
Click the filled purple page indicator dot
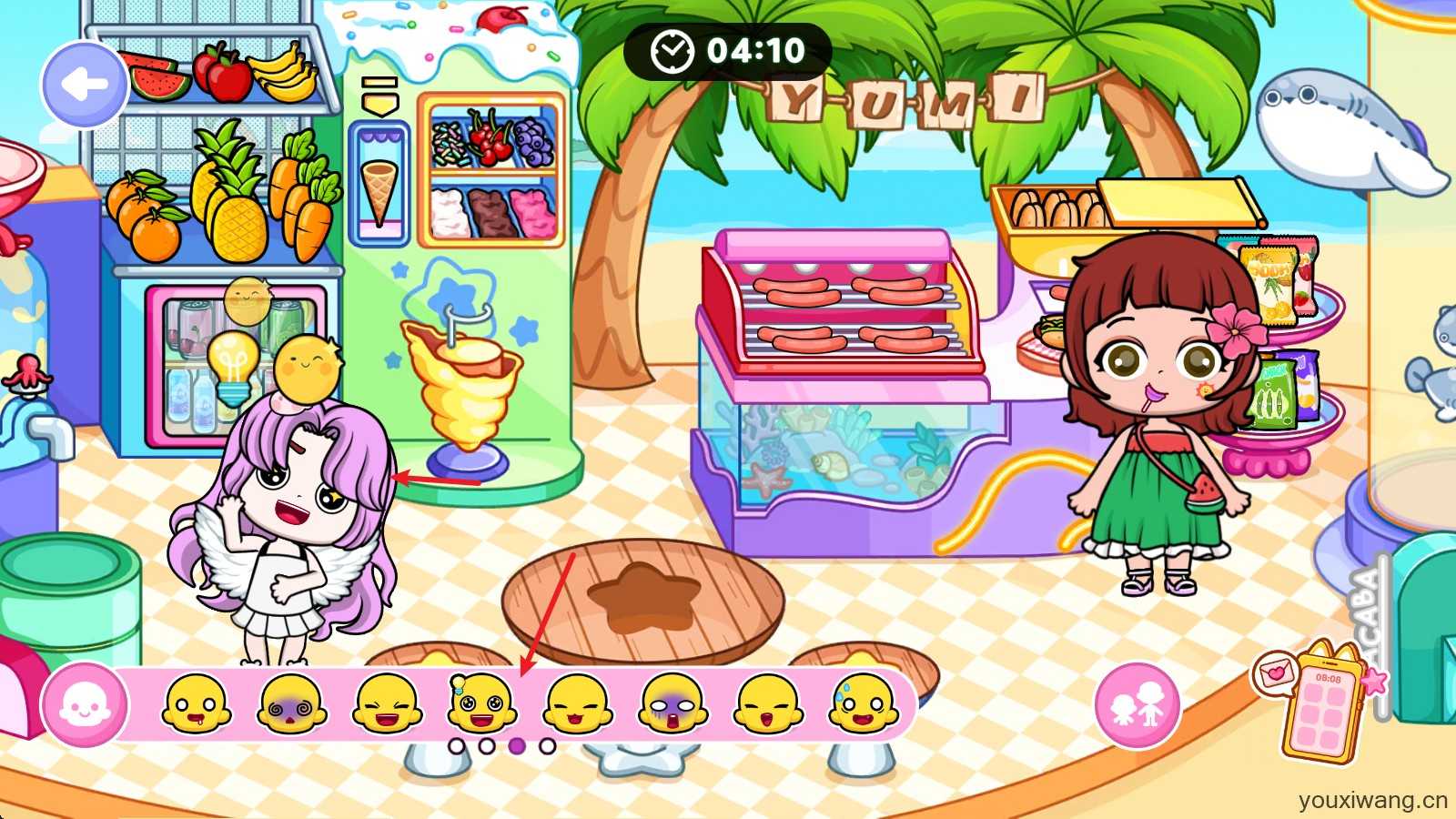(517, 746)
